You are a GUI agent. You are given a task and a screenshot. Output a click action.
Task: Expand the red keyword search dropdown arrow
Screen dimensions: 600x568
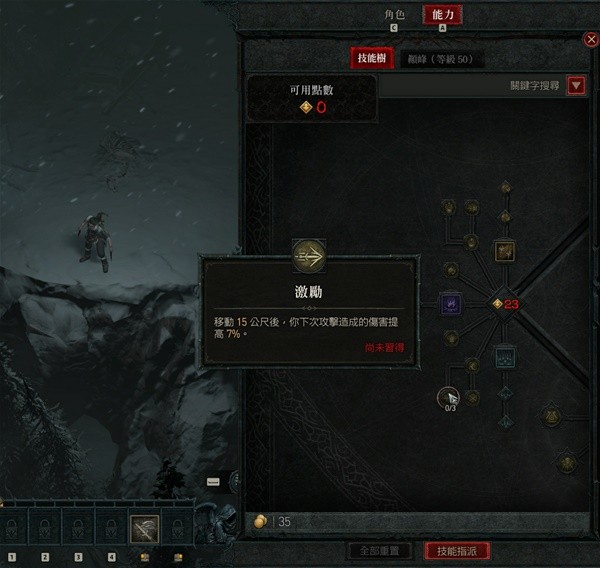[576, 86]
